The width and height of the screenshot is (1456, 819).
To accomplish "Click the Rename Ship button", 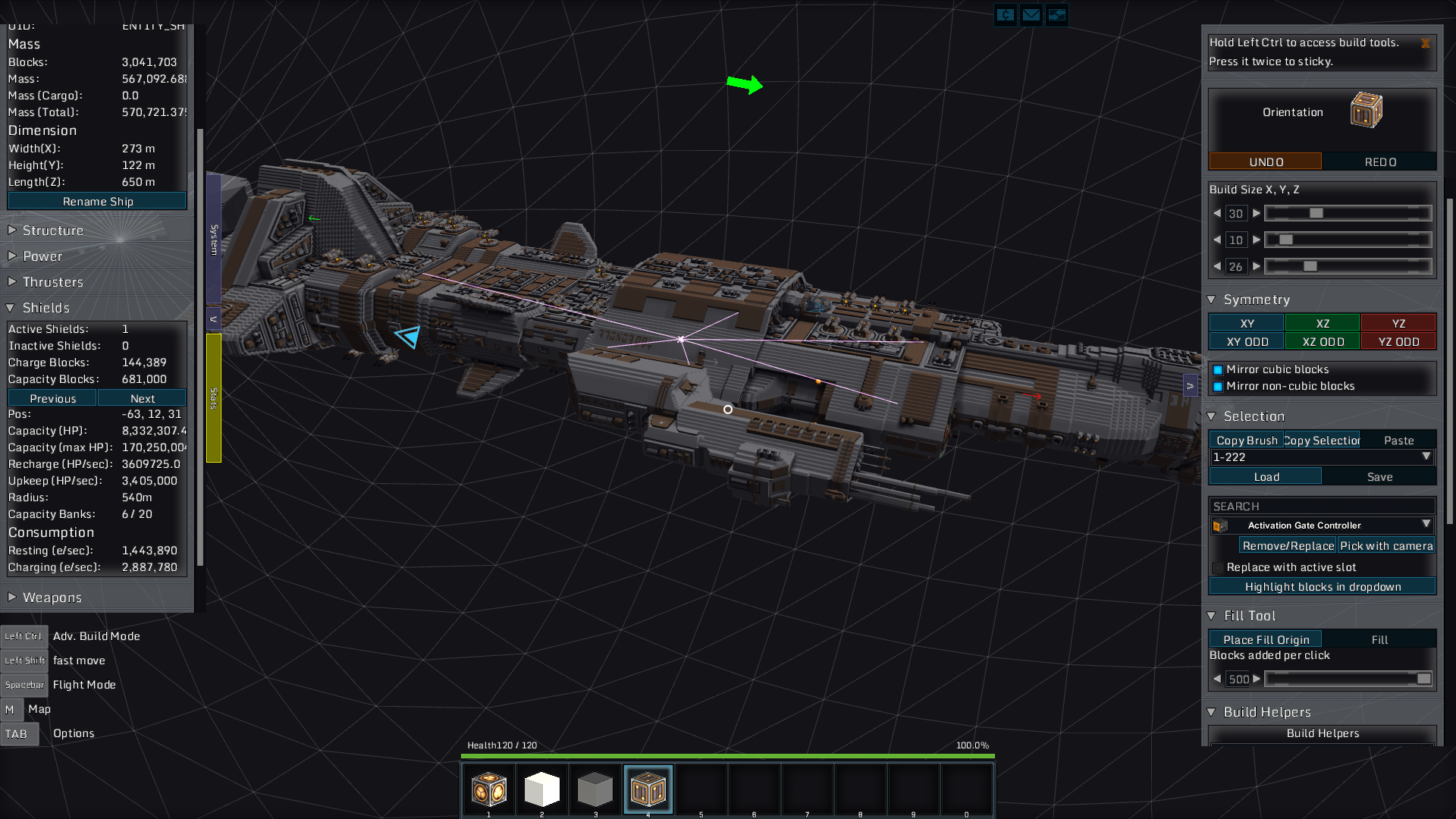I will 97,201.
